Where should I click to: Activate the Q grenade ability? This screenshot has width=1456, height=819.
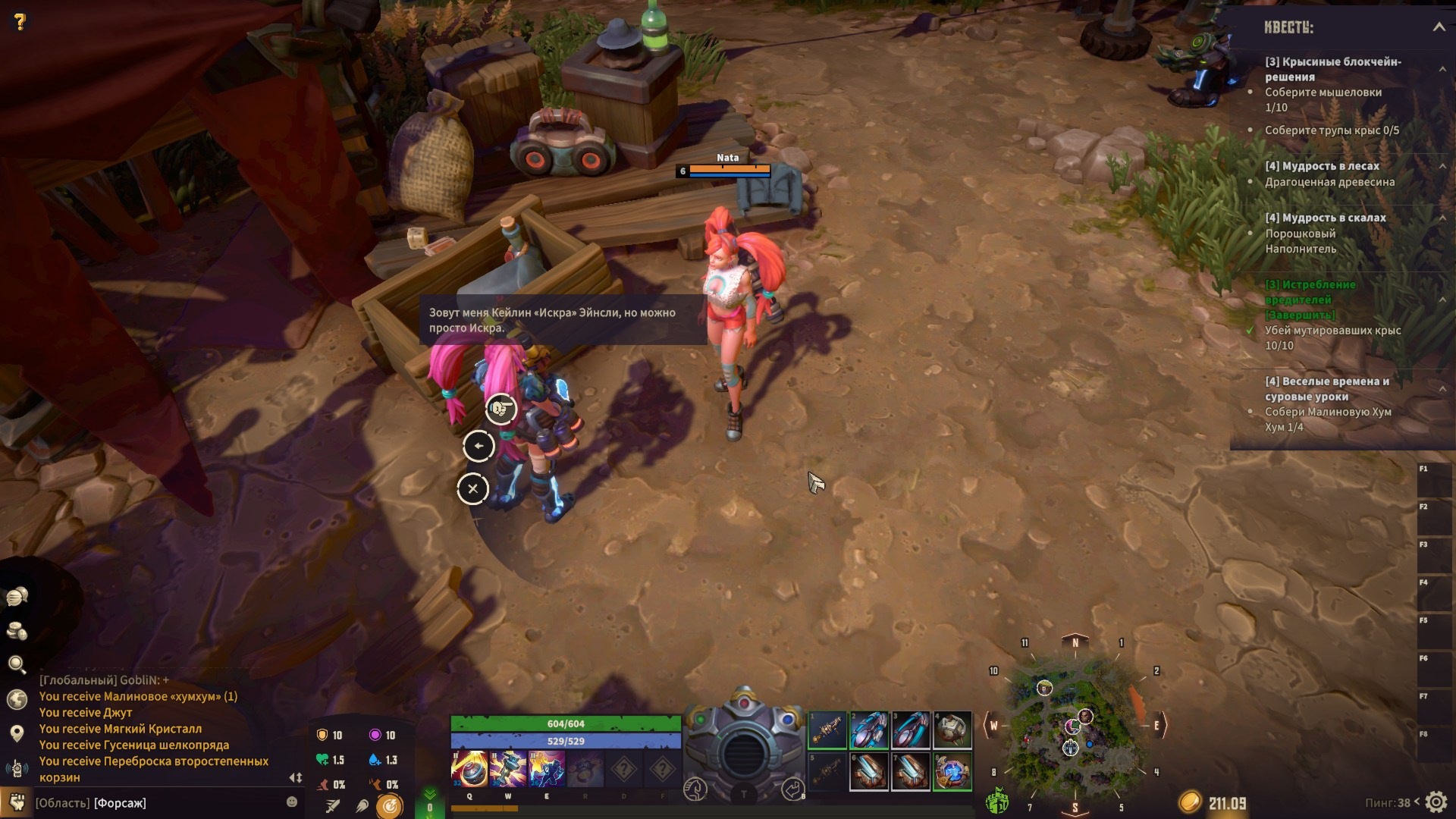tap(469, 770)
